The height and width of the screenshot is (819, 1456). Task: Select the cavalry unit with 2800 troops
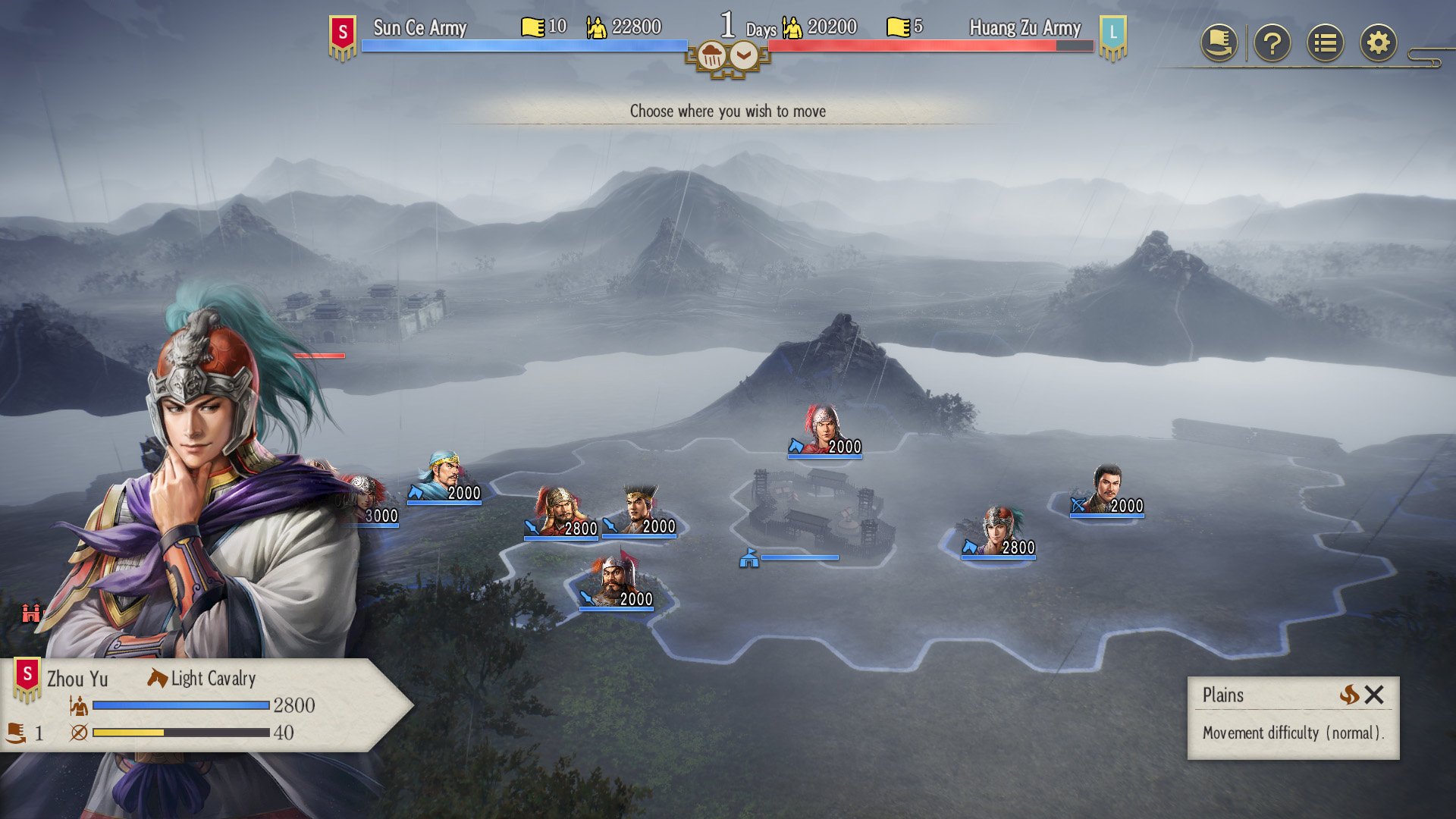tap(998, 532)
